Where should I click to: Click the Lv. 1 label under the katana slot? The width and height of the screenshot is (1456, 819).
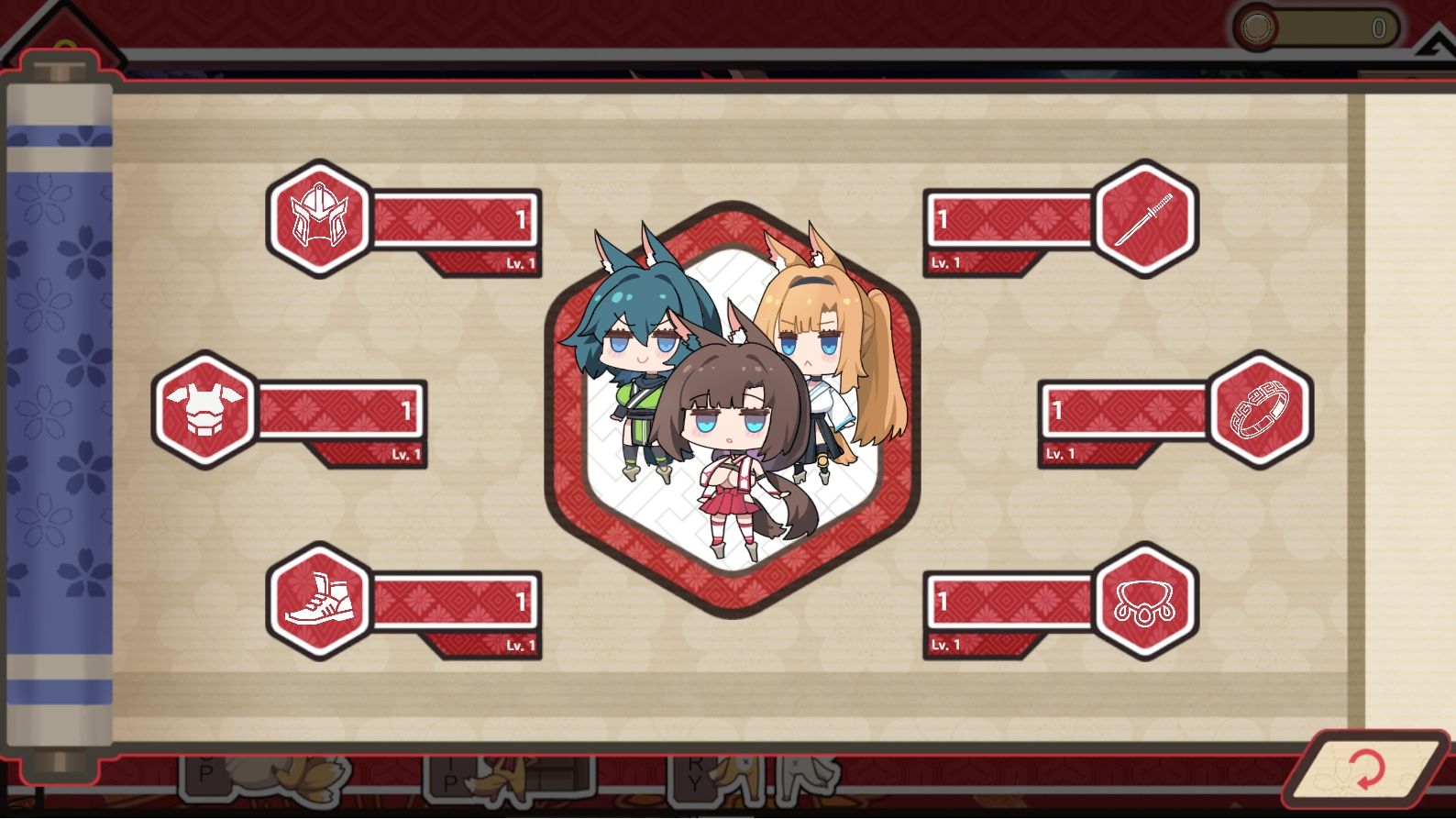[945, 263]
